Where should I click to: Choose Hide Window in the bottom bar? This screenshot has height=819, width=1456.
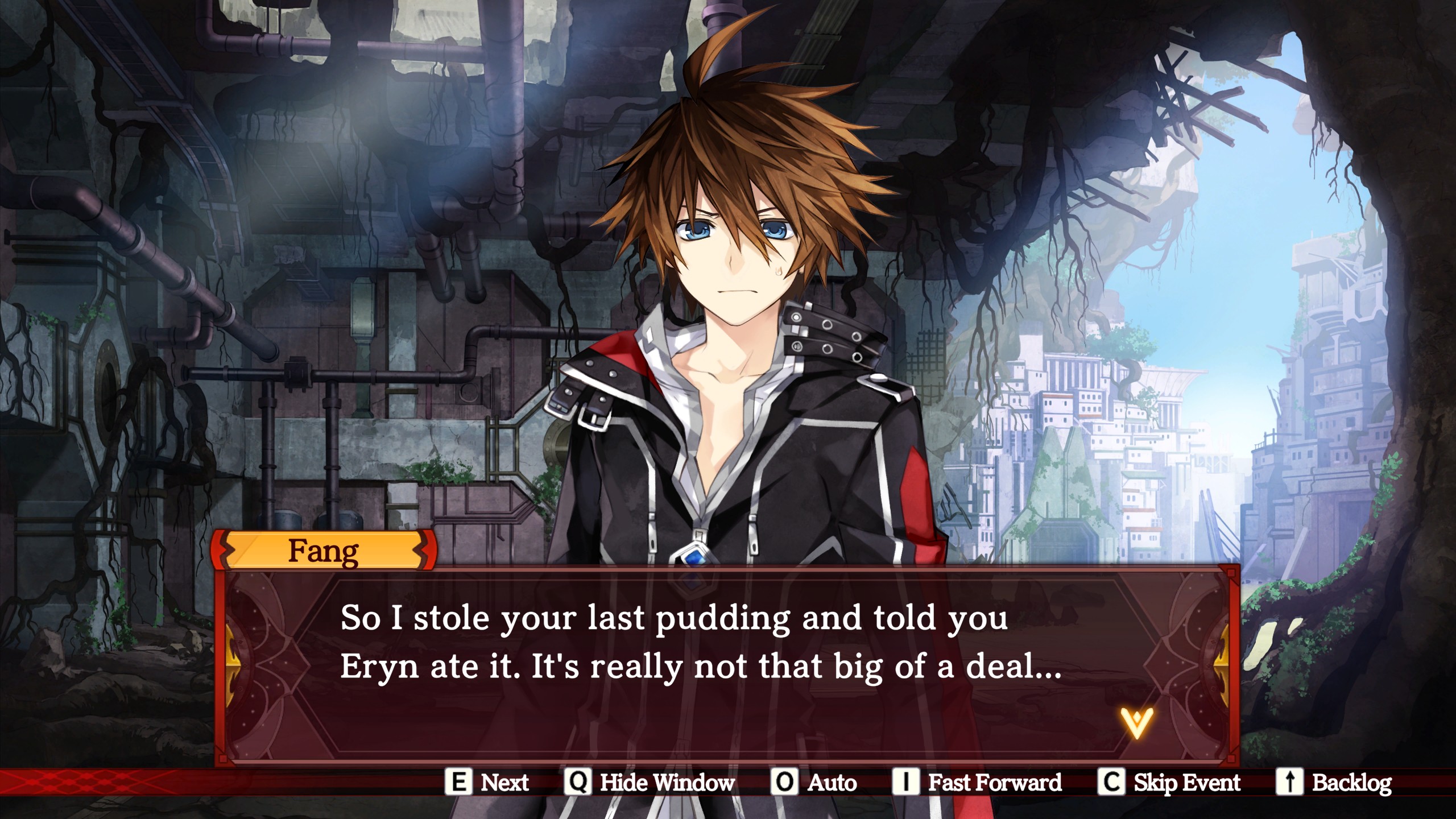(x=650, y=783)
